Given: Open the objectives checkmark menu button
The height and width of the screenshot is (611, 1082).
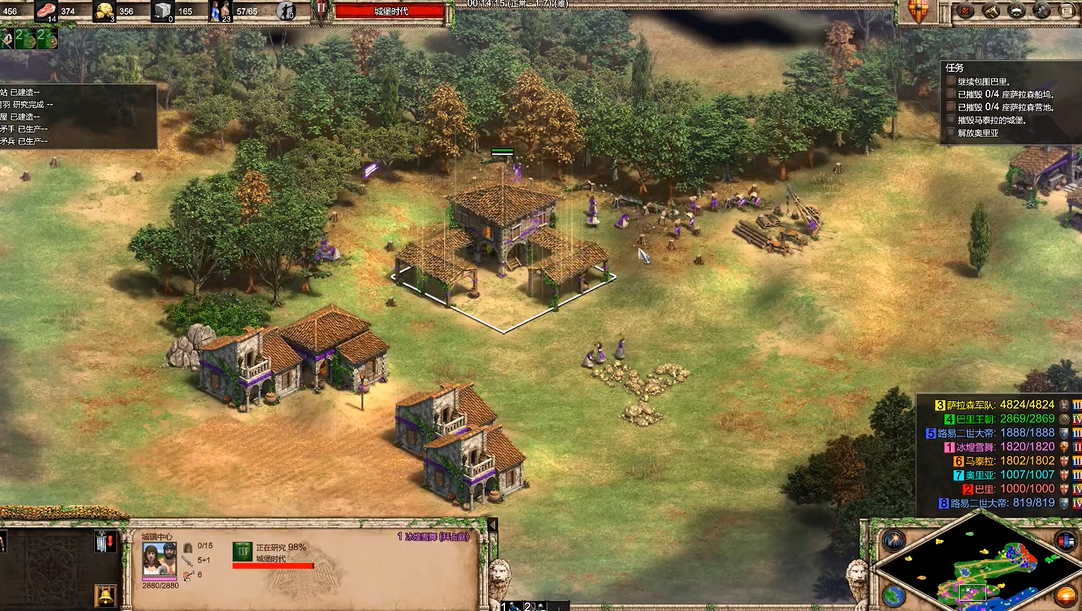Looking at the screenshot, I should (965, 11).
